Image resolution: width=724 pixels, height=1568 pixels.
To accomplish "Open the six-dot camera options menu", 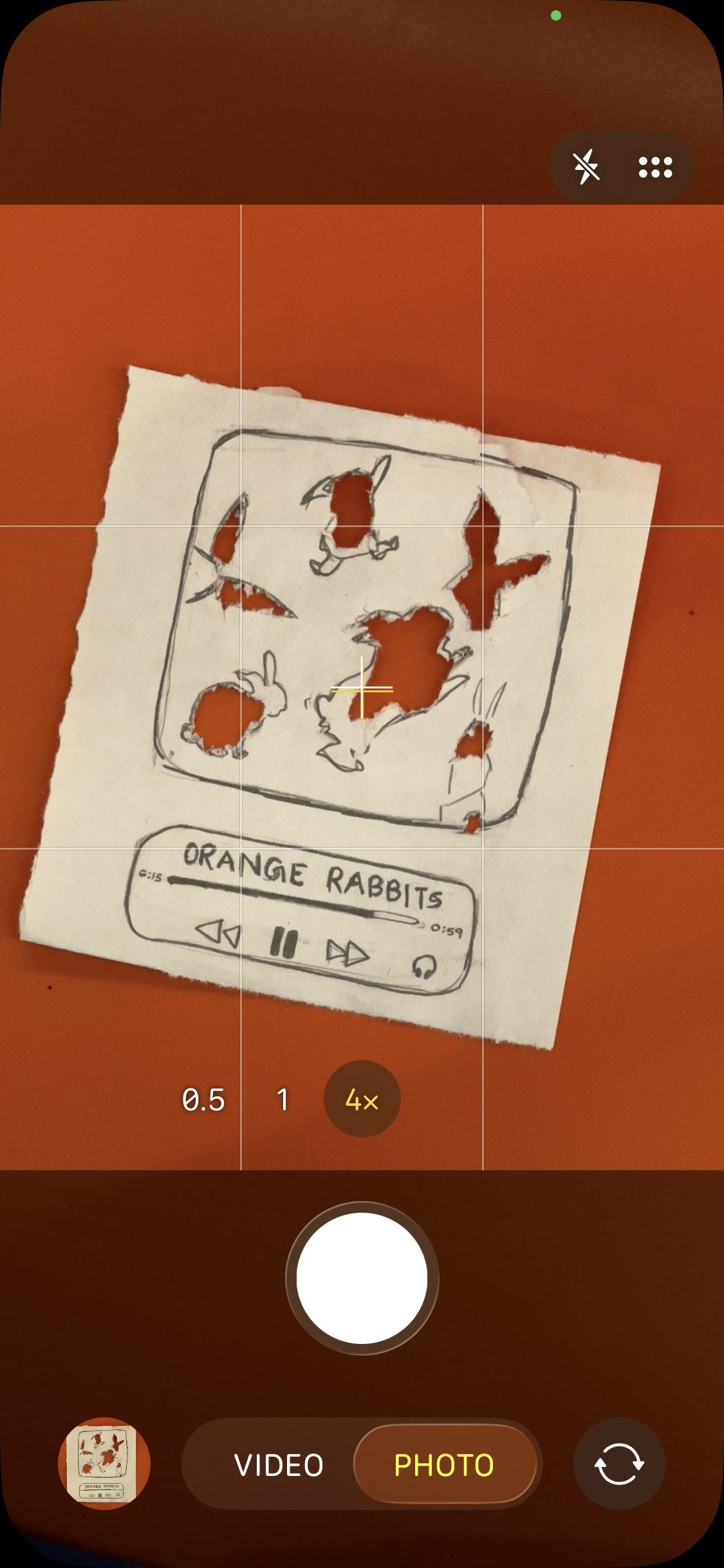I will coord(655,167).
